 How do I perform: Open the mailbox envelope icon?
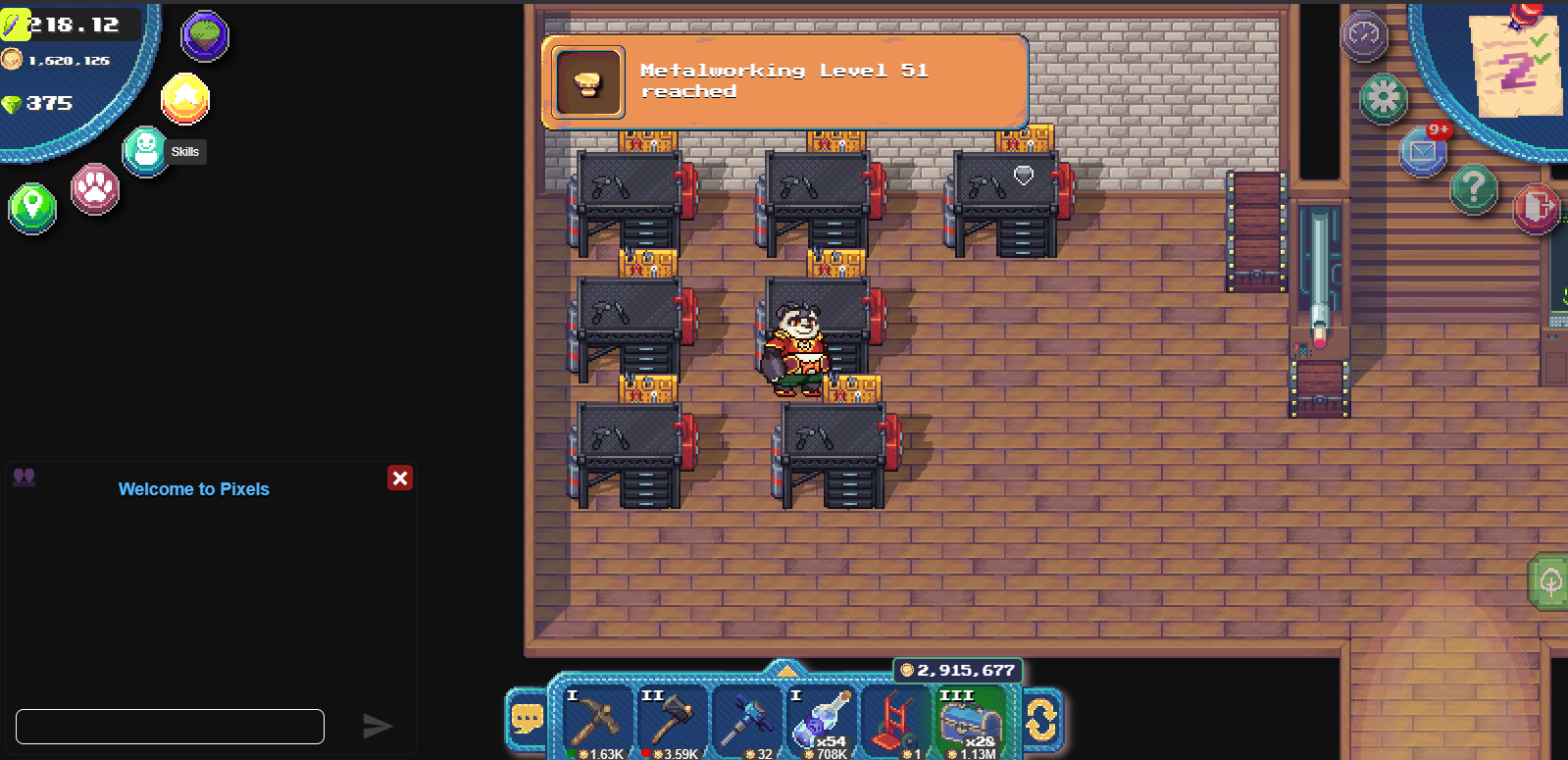[1423, 152]
